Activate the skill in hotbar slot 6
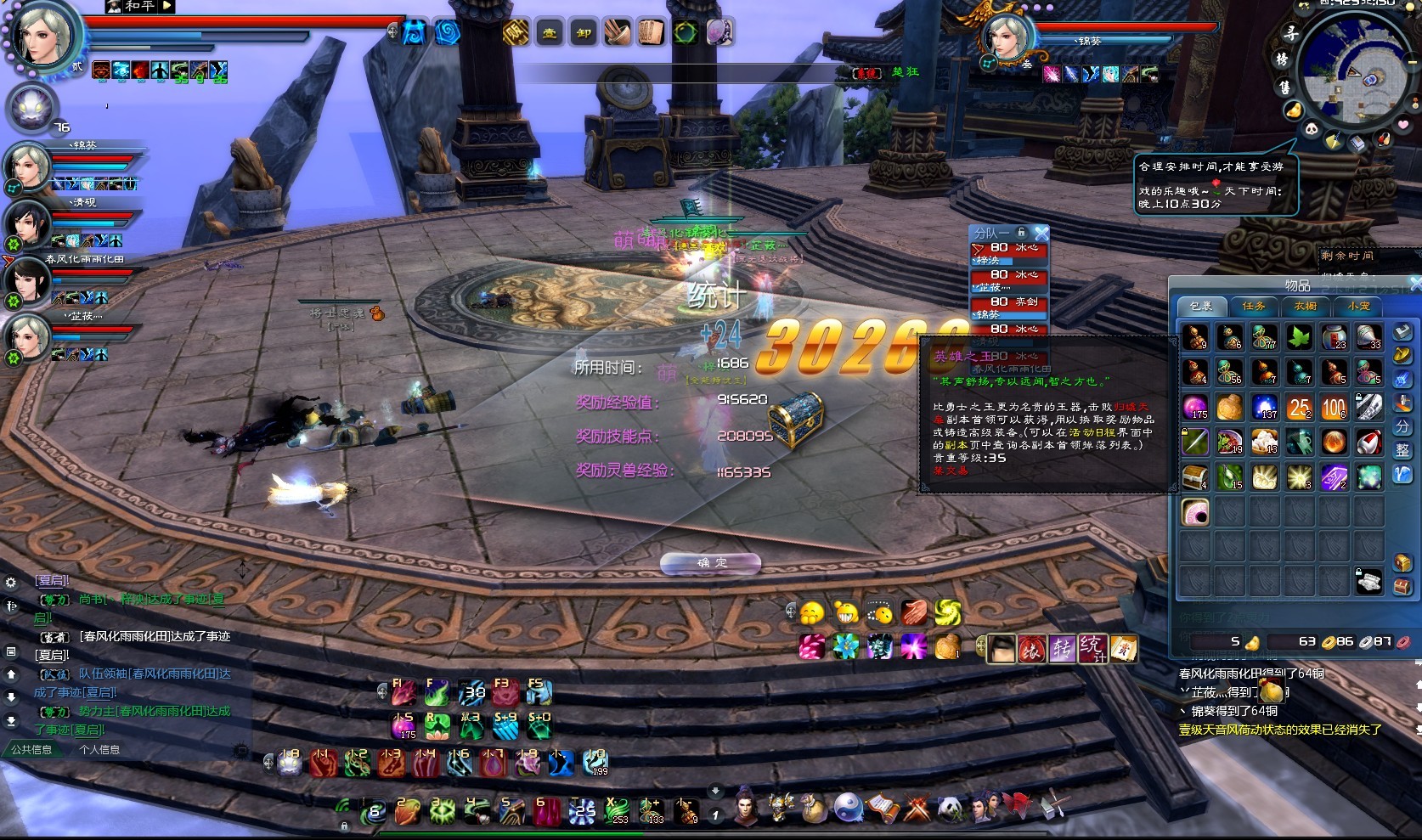Screen dimensions: 1422x840 coord(545,811)
